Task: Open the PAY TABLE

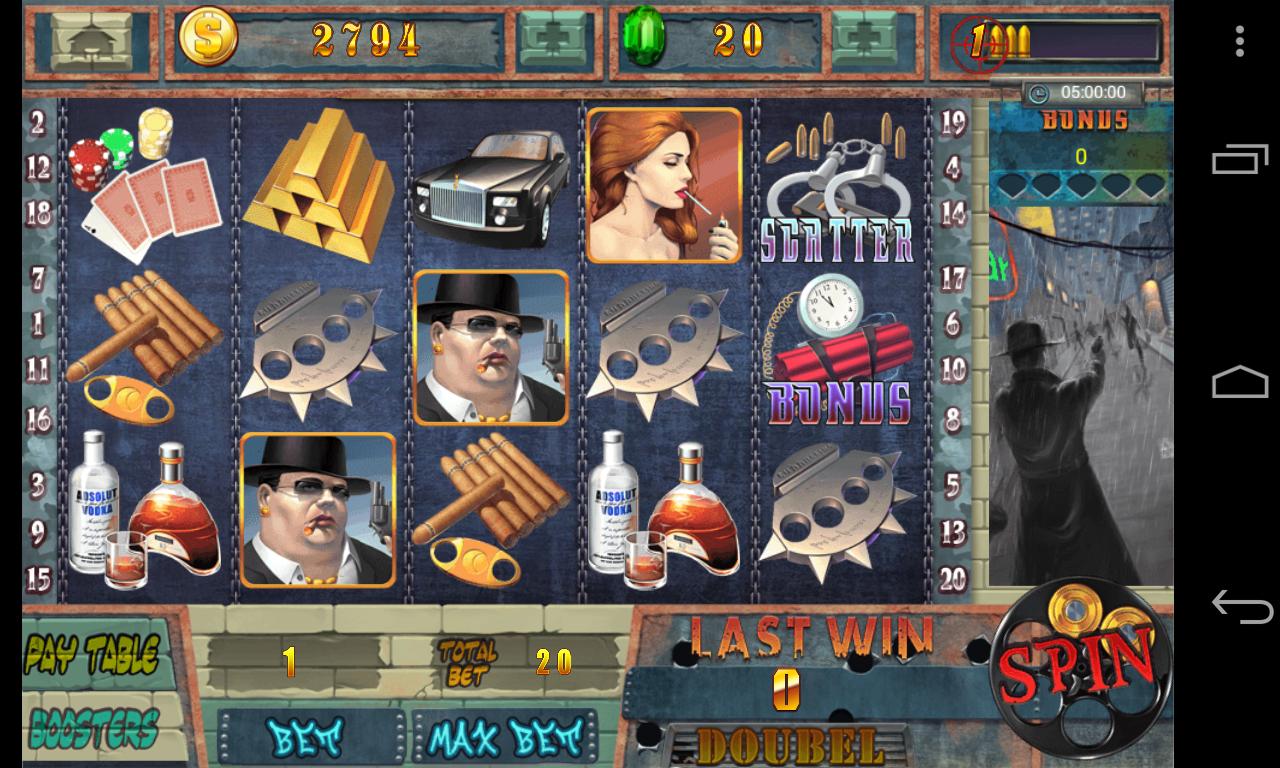Action: click(92, 650)
